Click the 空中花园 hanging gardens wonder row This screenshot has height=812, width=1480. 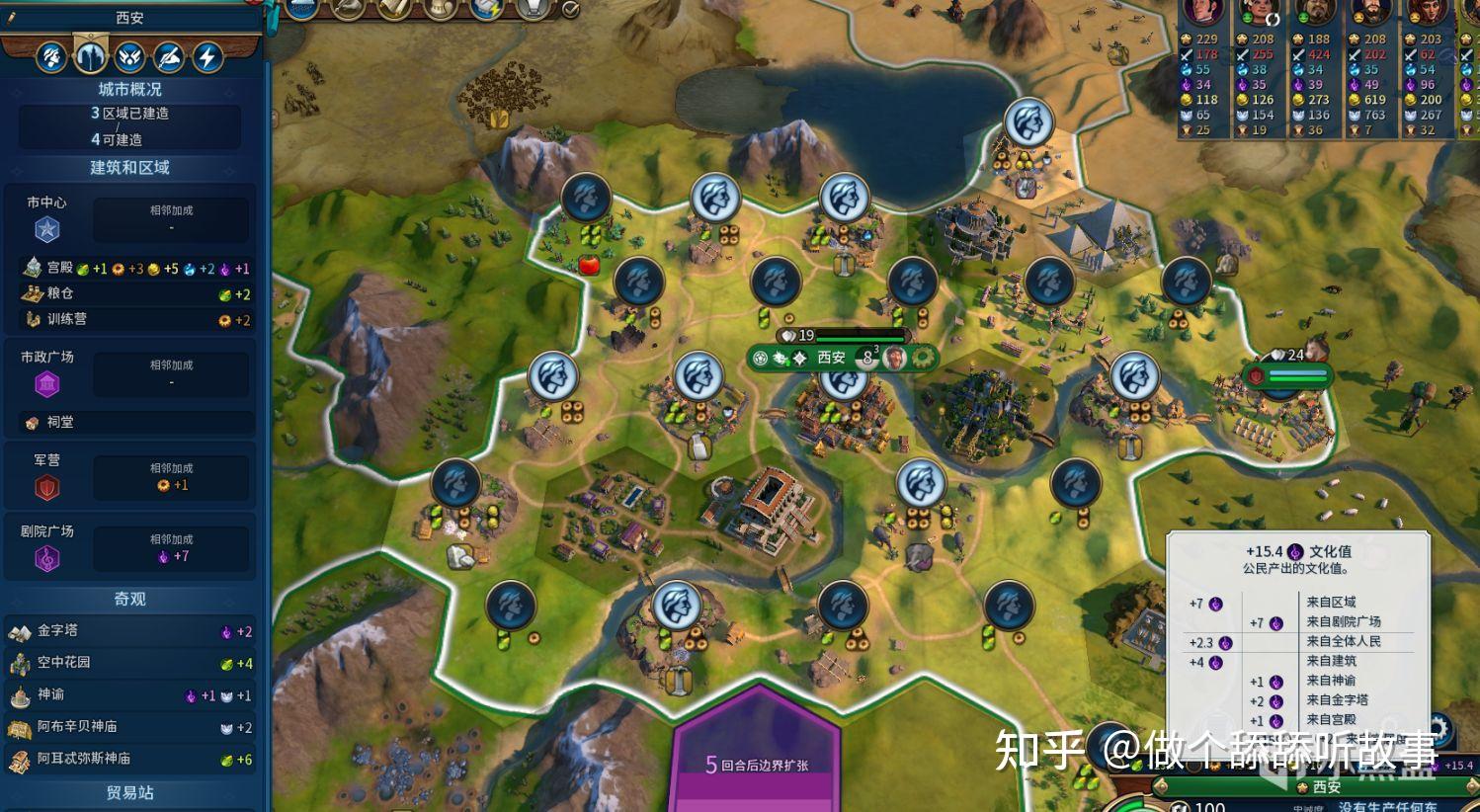coord(129,663)
